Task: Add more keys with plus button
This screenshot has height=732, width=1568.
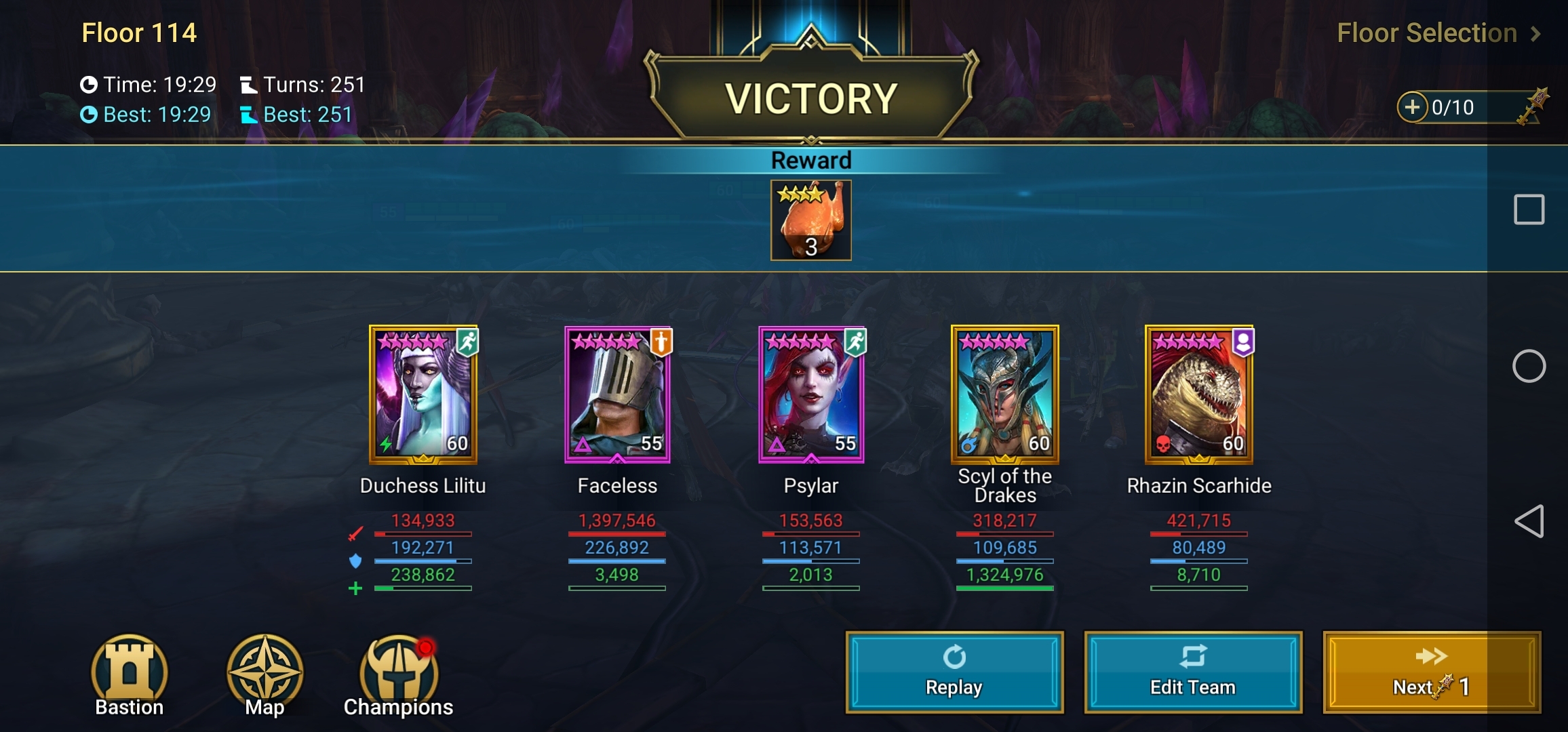Action: pyautogui.click(x=1412, y=107)
